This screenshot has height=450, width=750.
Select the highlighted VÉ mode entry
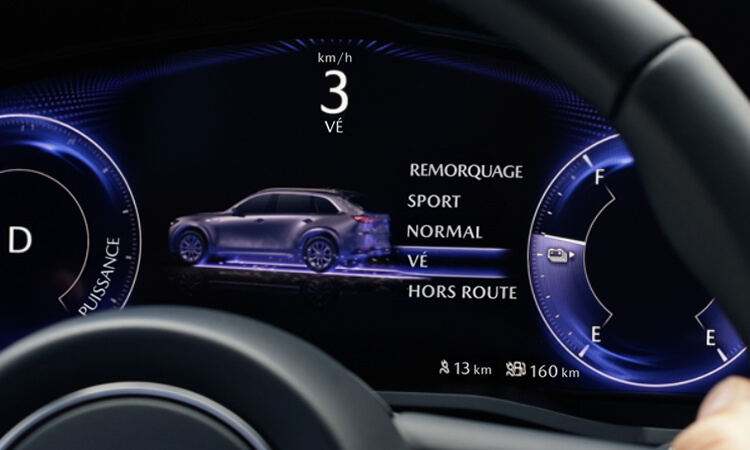point(418,261)
